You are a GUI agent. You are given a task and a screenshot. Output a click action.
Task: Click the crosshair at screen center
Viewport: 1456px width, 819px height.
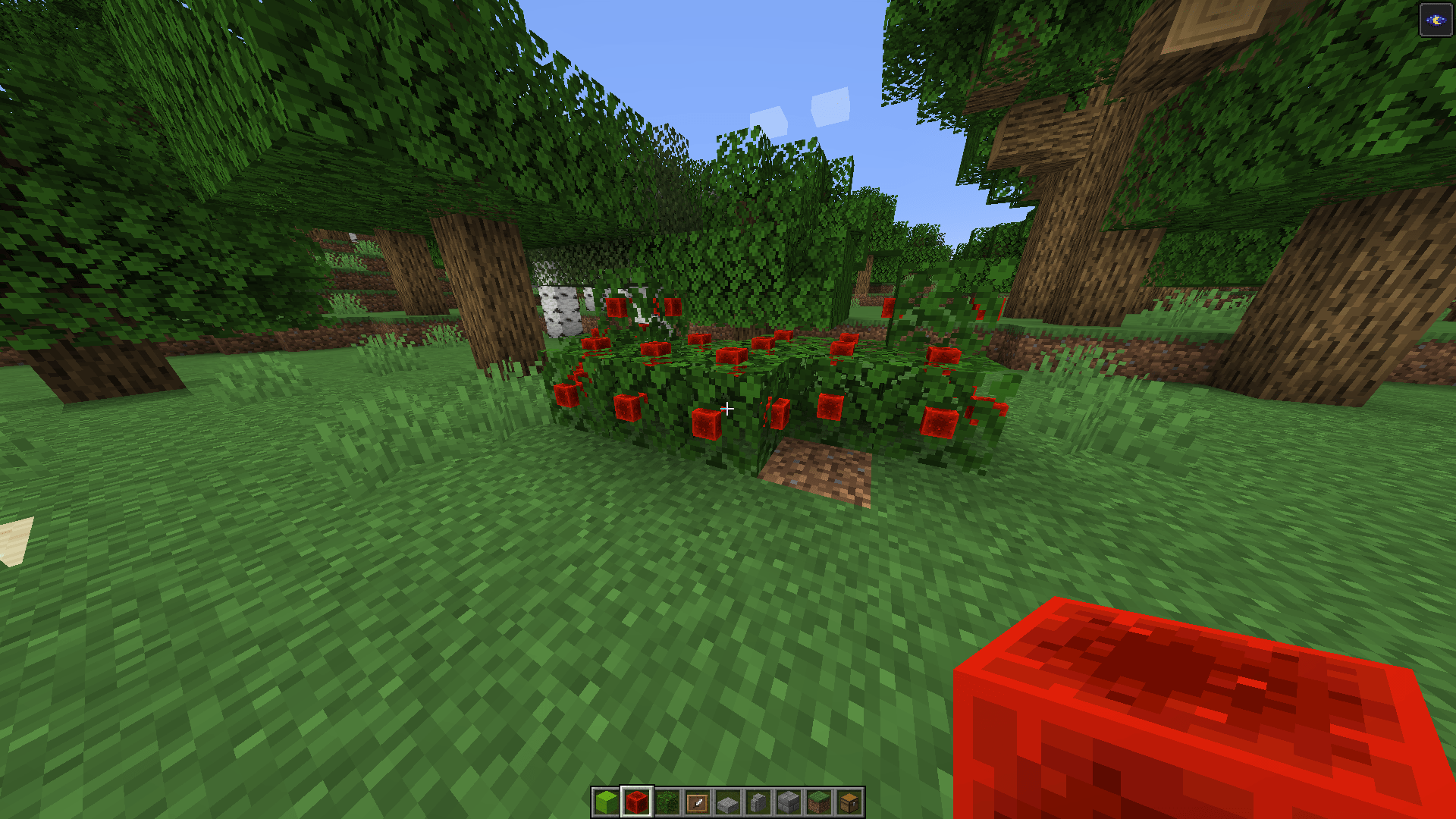tap(727, 409)
